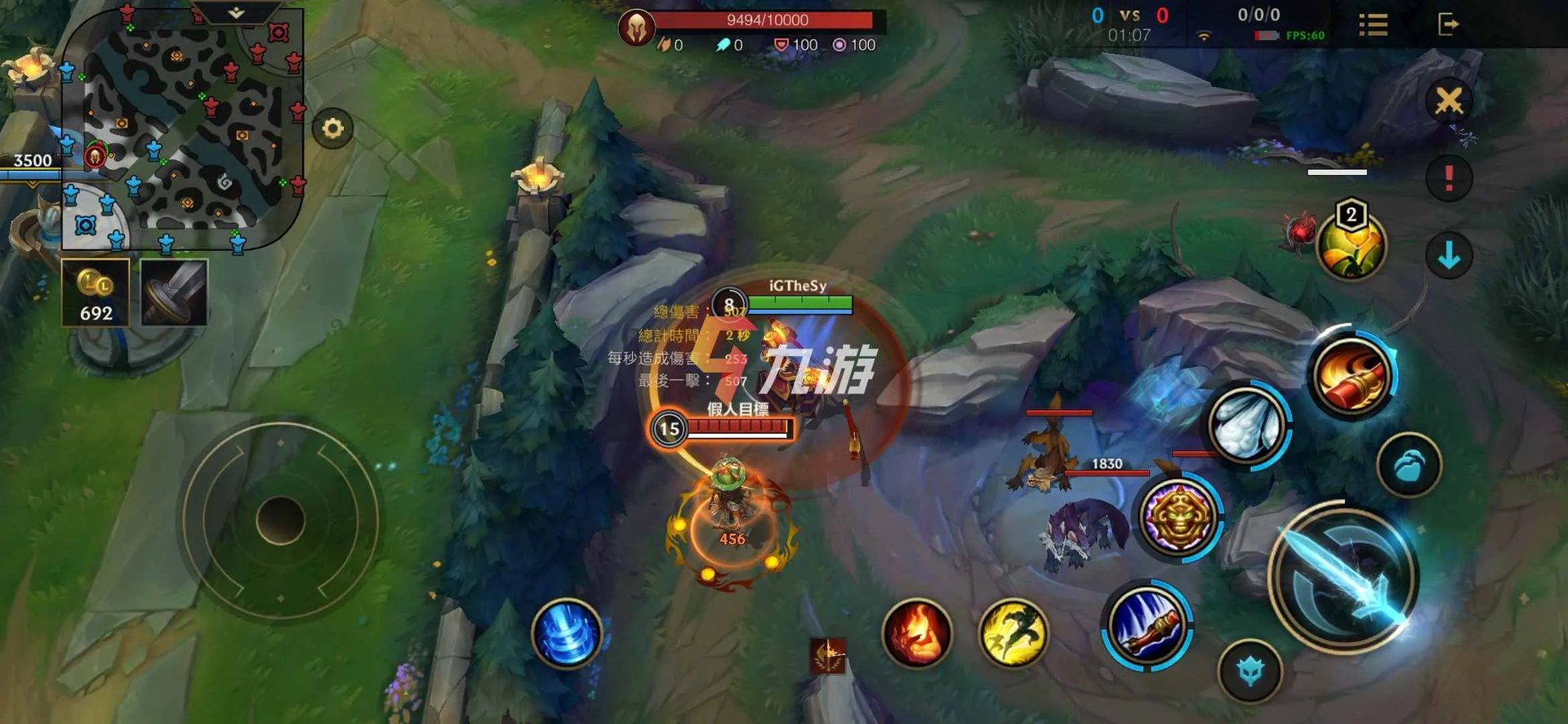Tap the virtual movement joystick
1568x724 pixels.
point(280,520)
